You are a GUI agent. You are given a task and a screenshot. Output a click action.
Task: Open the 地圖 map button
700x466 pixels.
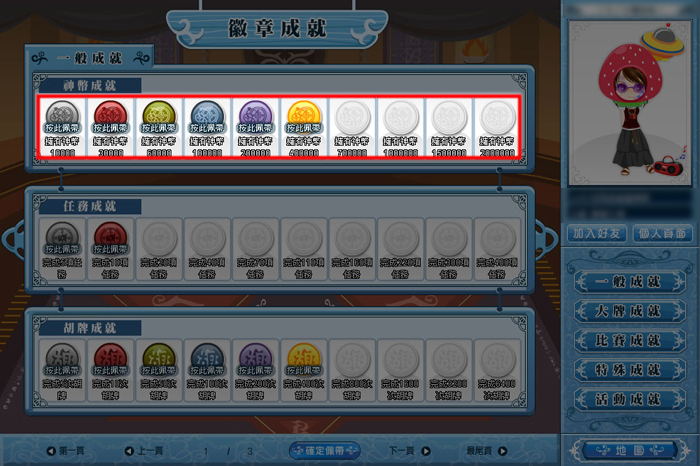(627, 449)
